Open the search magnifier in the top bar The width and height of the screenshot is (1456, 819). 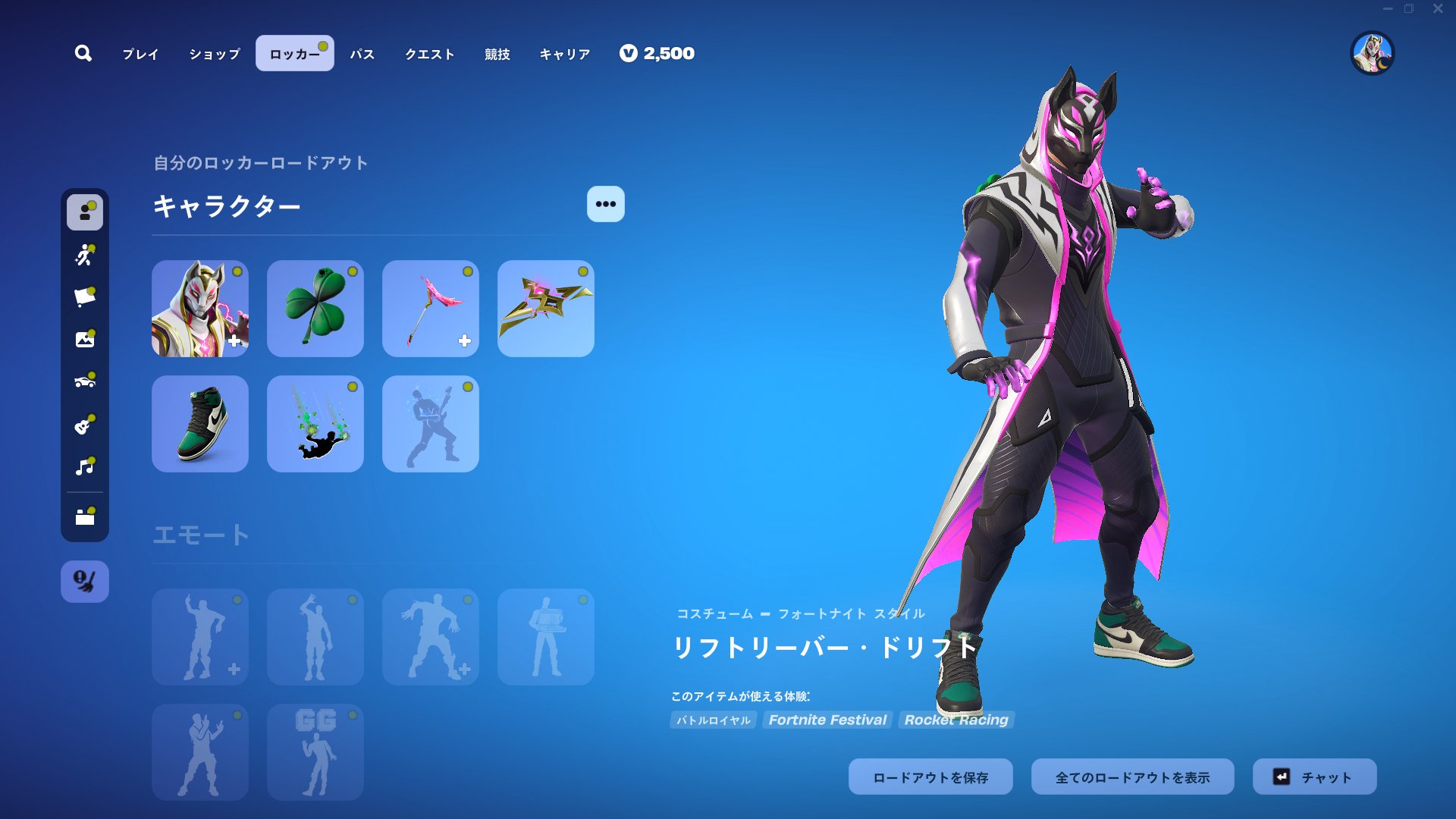coord(83,53)
